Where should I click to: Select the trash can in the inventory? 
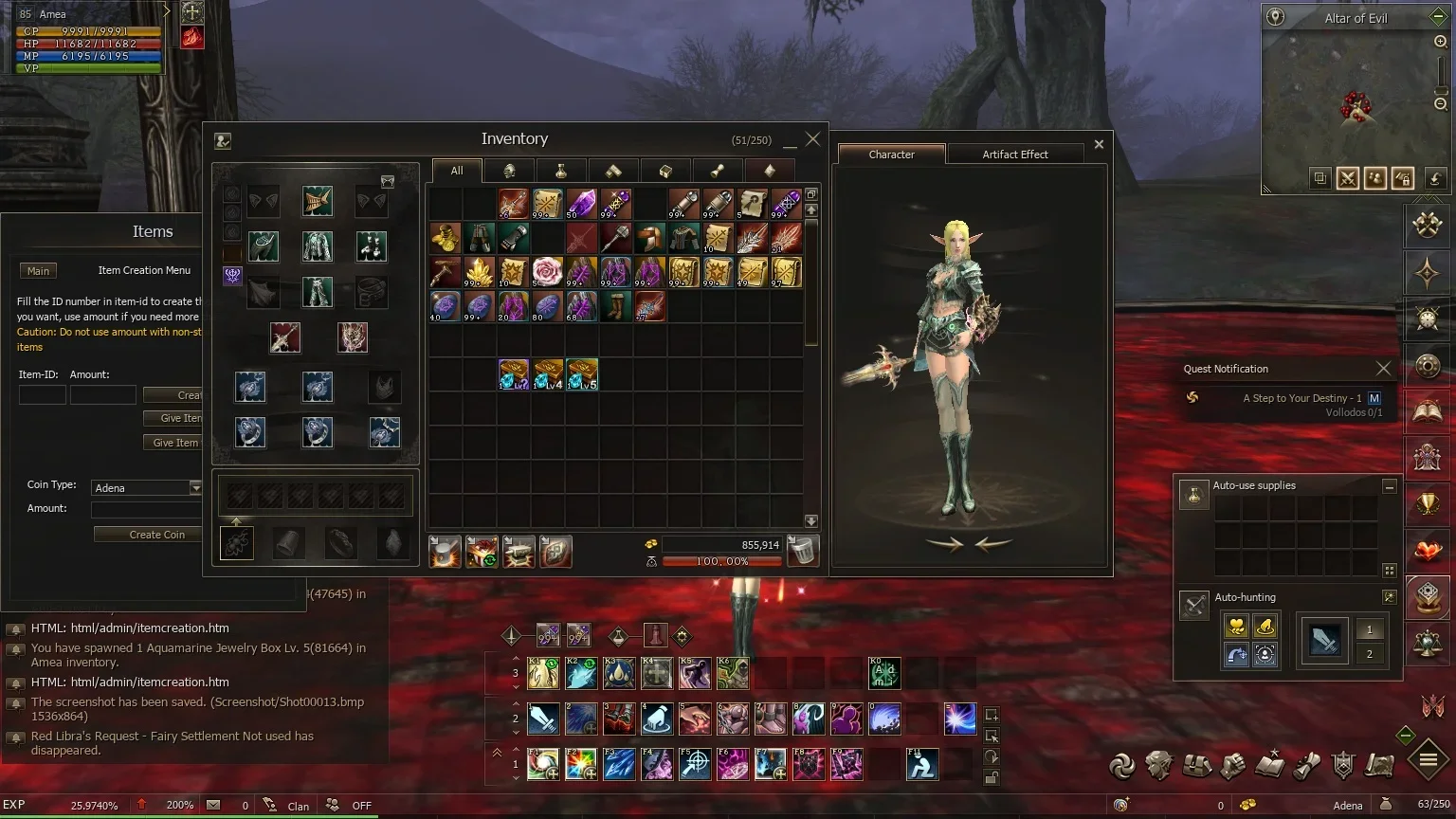click(x=803, y=551)
